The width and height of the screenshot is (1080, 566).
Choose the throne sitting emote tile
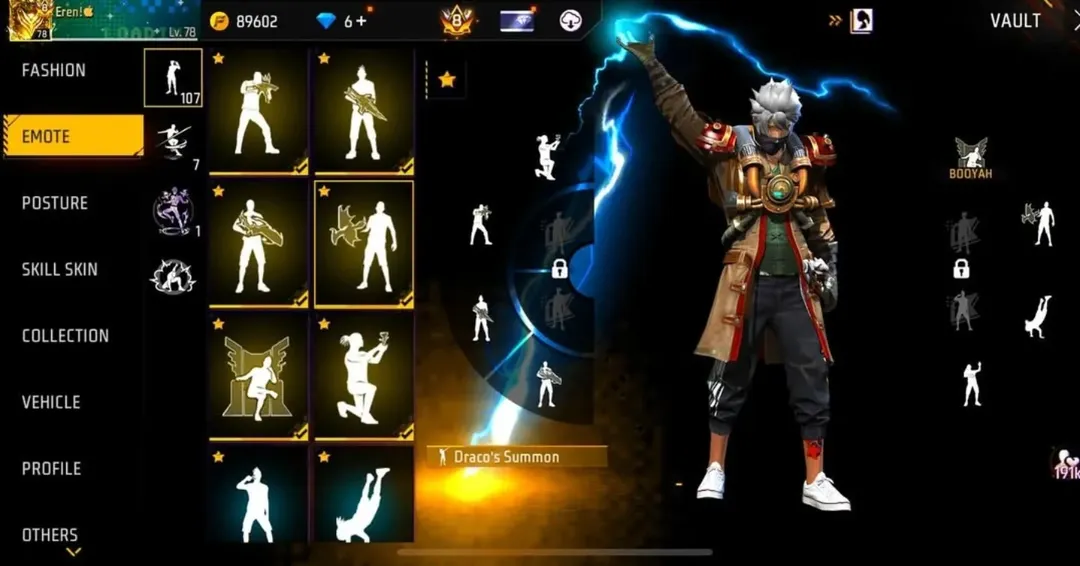(258, 376)
